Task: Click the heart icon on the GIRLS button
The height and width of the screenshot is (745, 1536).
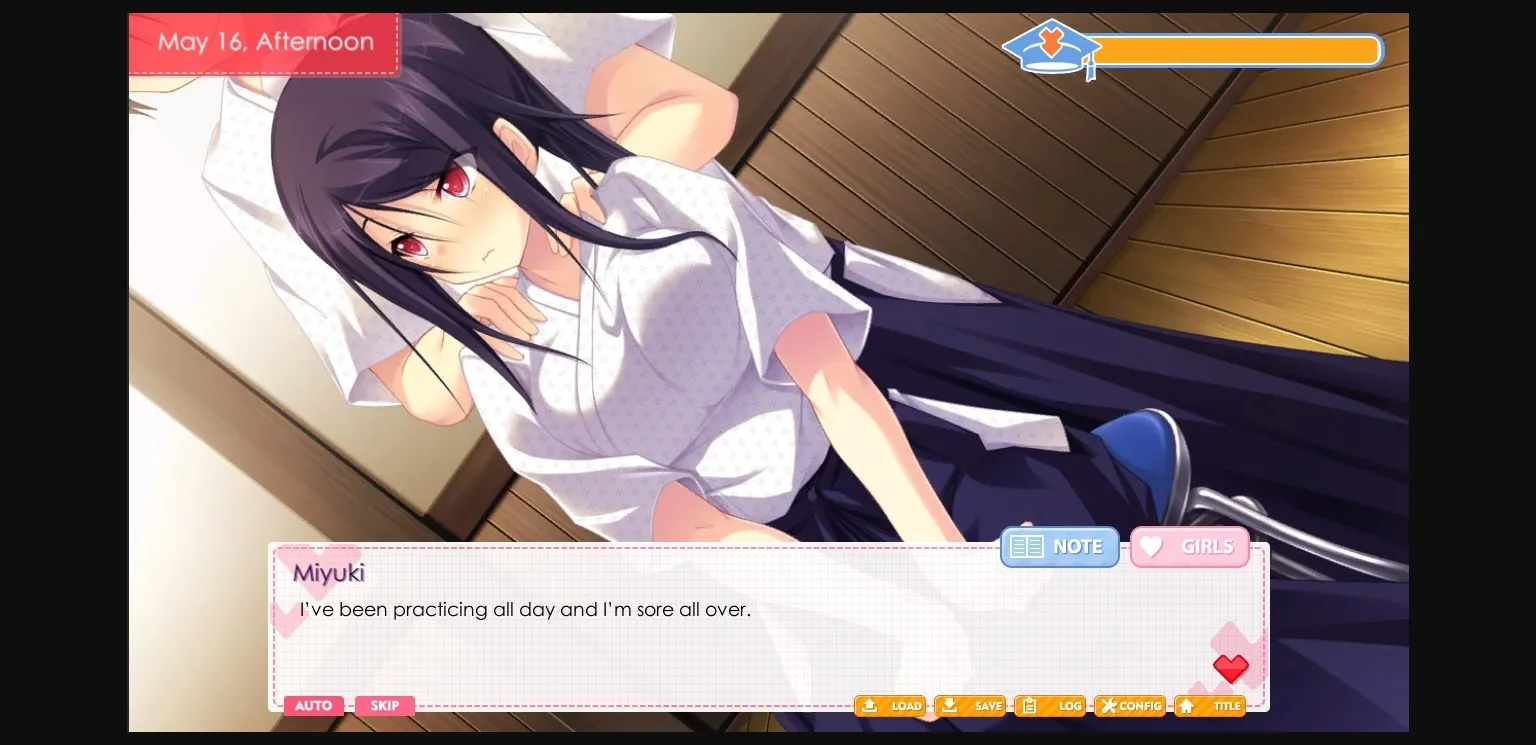Action: 1151,546
